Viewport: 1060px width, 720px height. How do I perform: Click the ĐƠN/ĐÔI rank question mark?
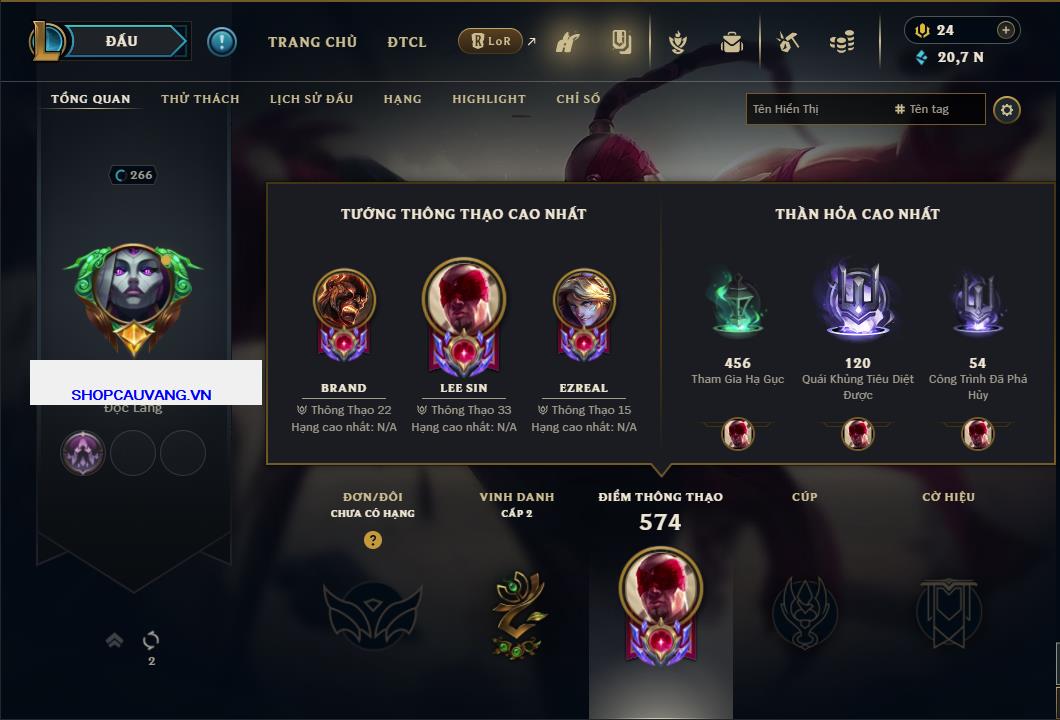[373, 540]
